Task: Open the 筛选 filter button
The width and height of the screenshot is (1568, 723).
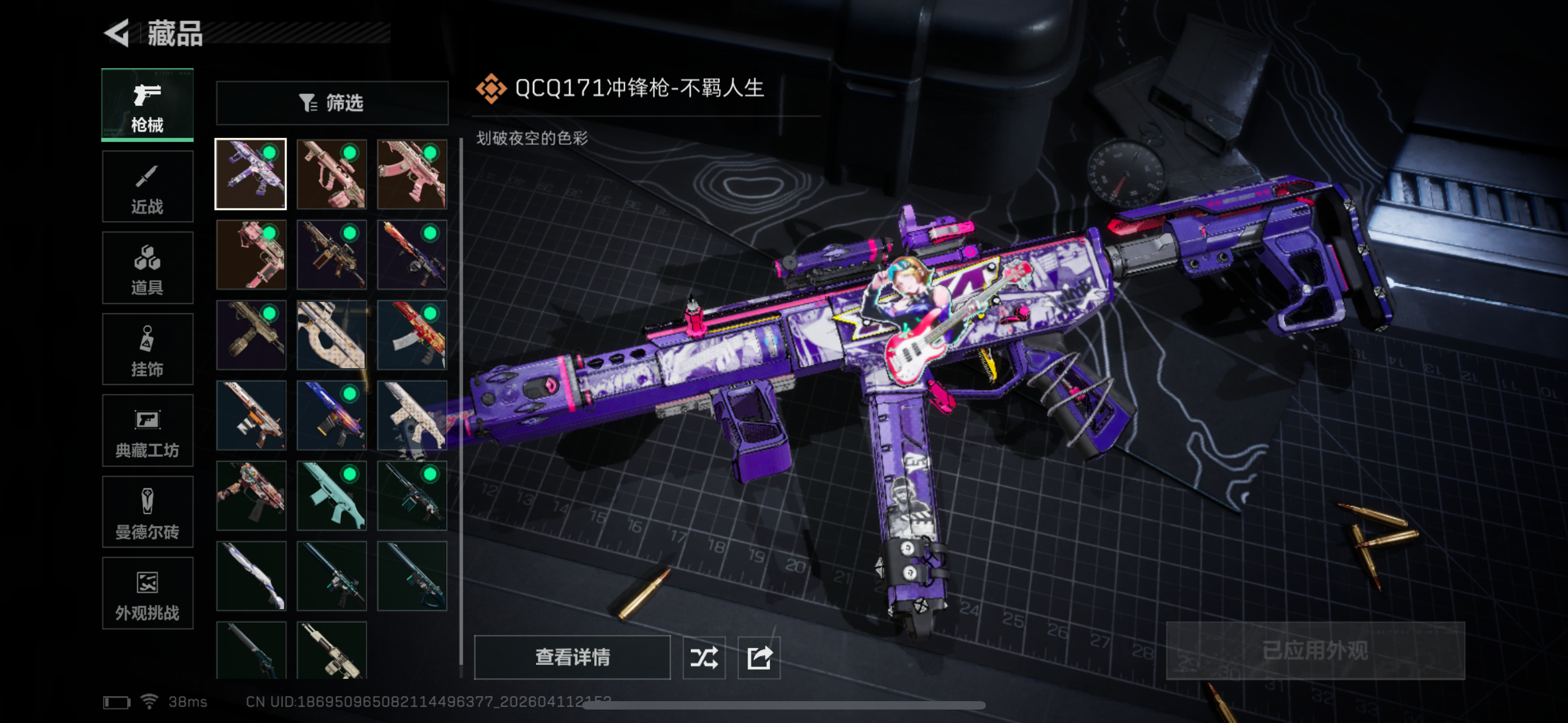Action: pyautogui.click(x=332, y=103)
